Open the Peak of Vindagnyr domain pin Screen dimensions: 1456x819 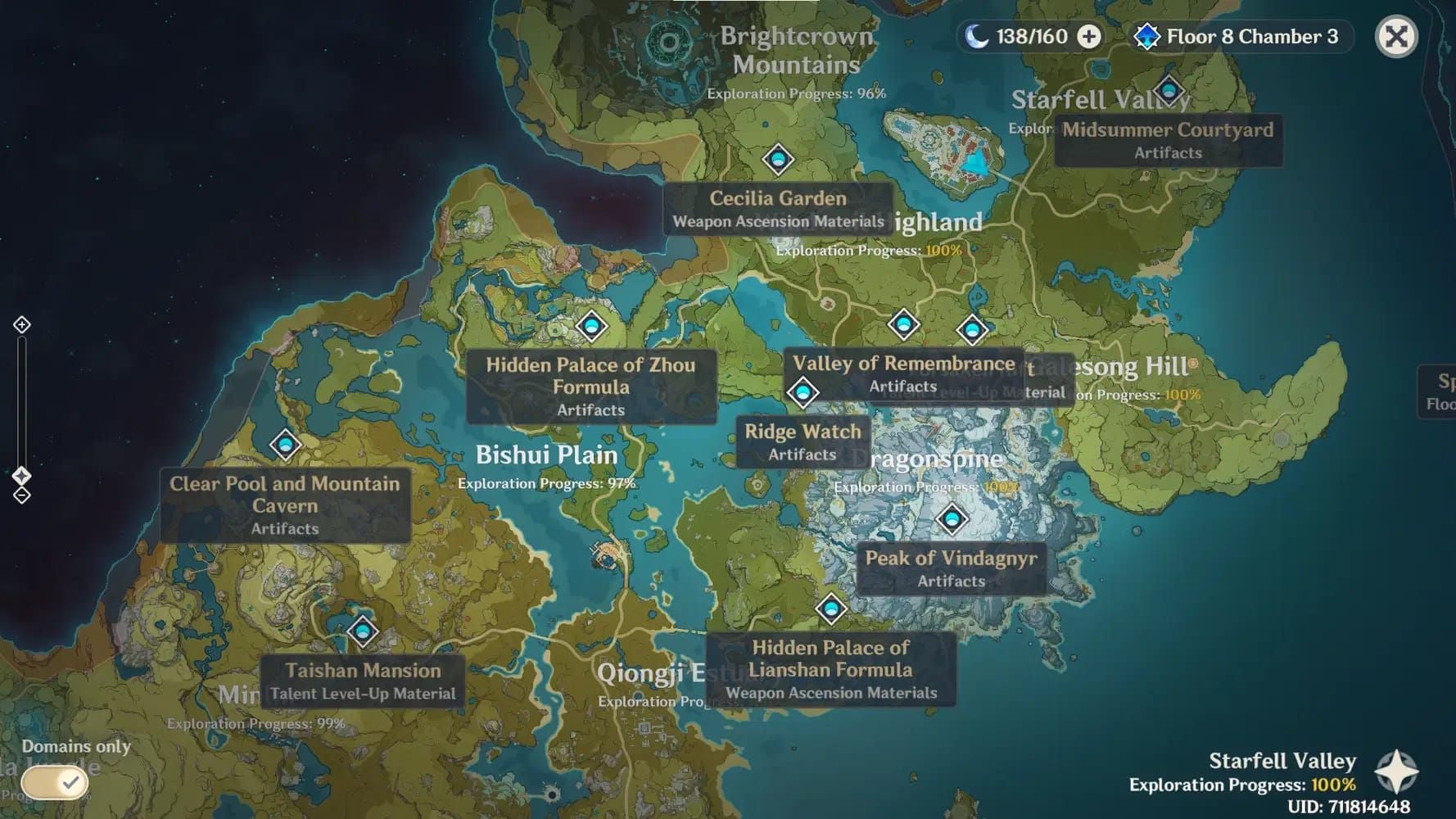click(951, 519)
